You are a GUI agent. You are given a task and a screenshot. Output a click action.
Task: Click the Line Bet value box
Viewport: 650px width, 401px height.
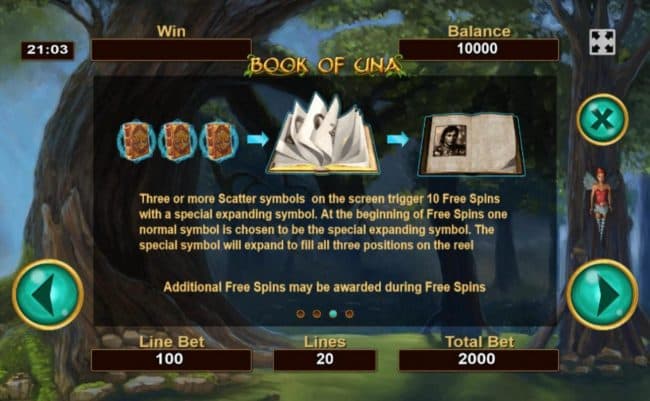171,360
